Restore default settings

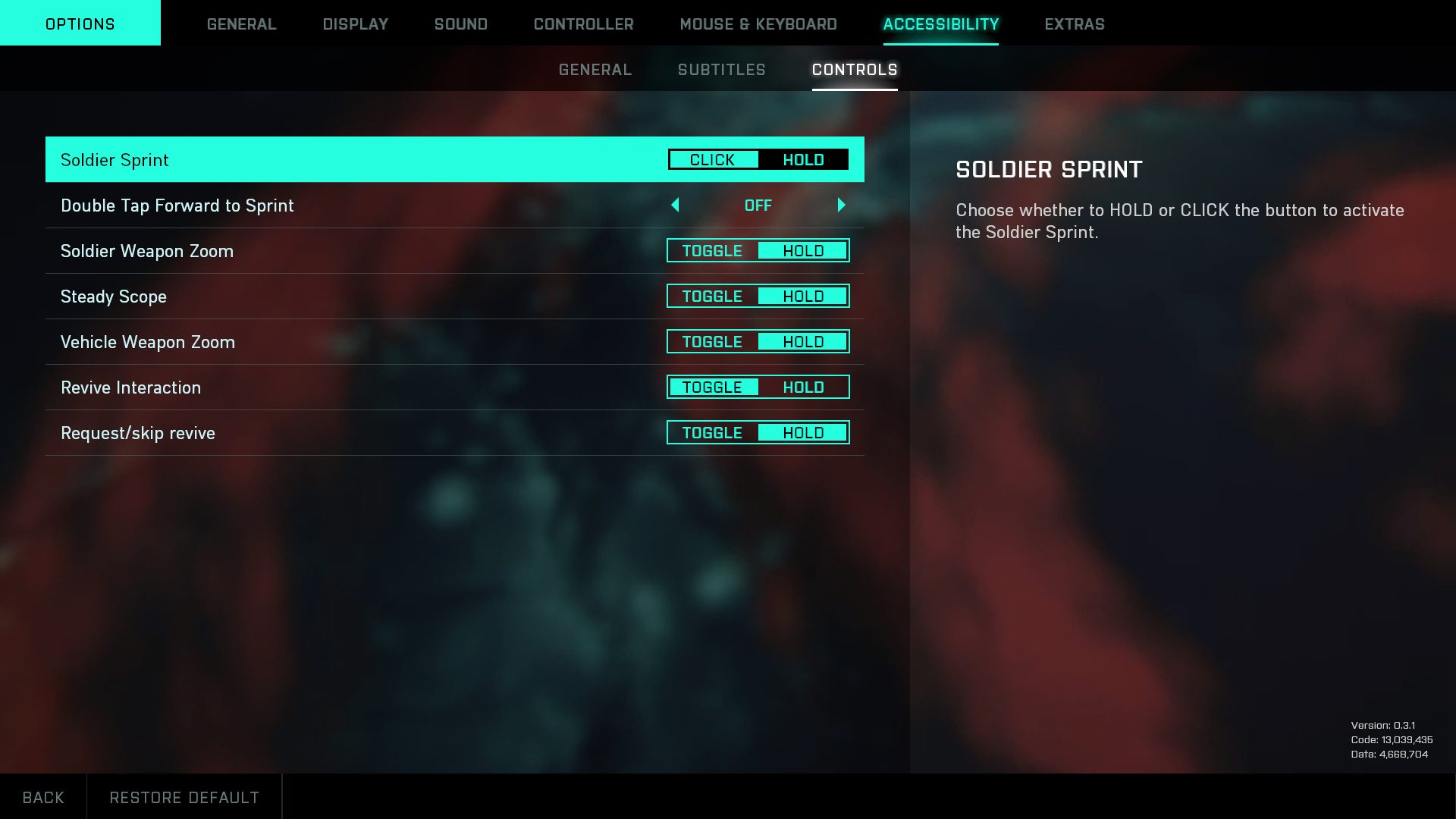[x=184, y=797]
